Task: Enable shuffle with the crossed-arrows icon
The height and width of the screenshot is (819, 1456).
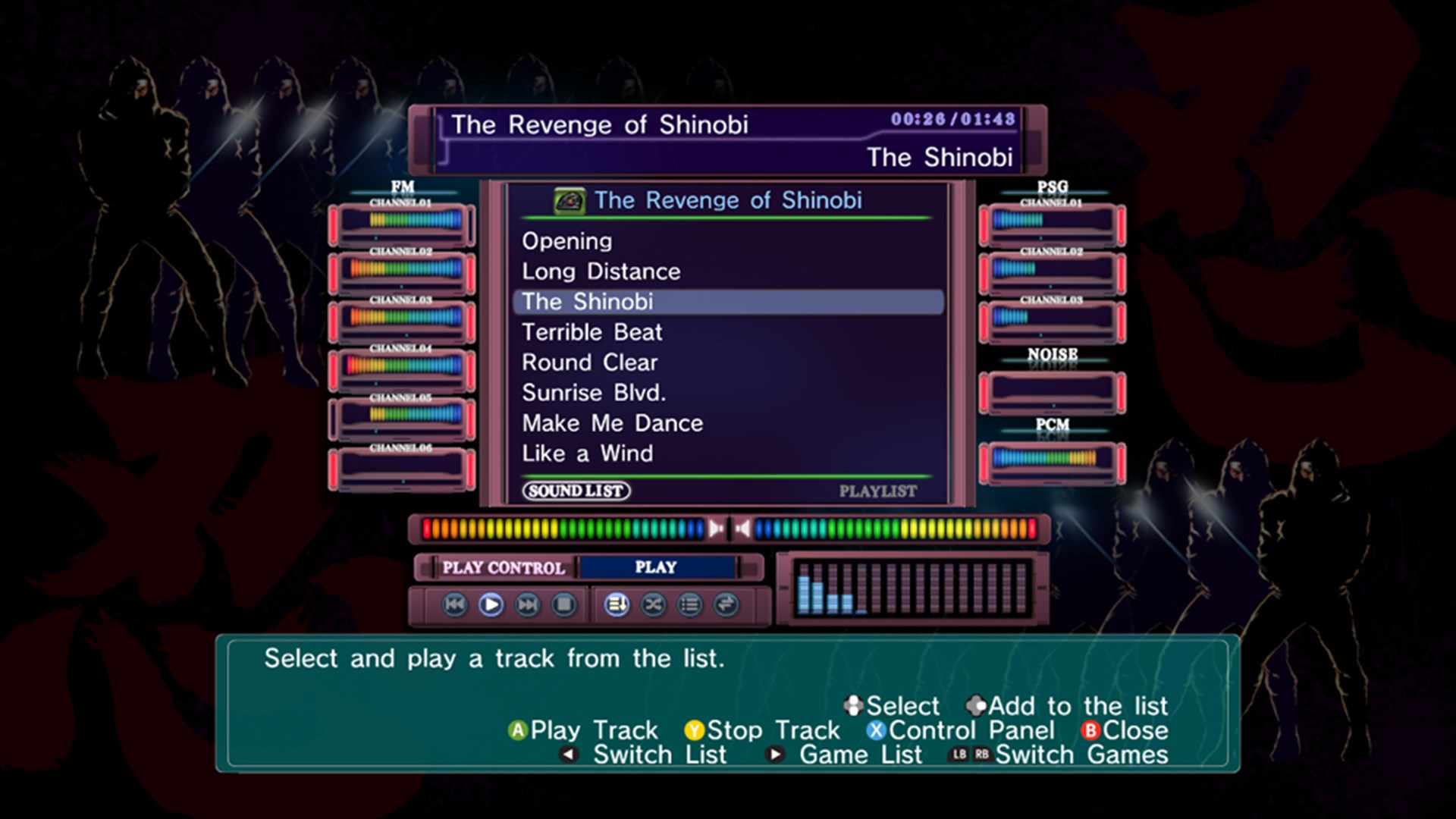Action: pos(652,605)
